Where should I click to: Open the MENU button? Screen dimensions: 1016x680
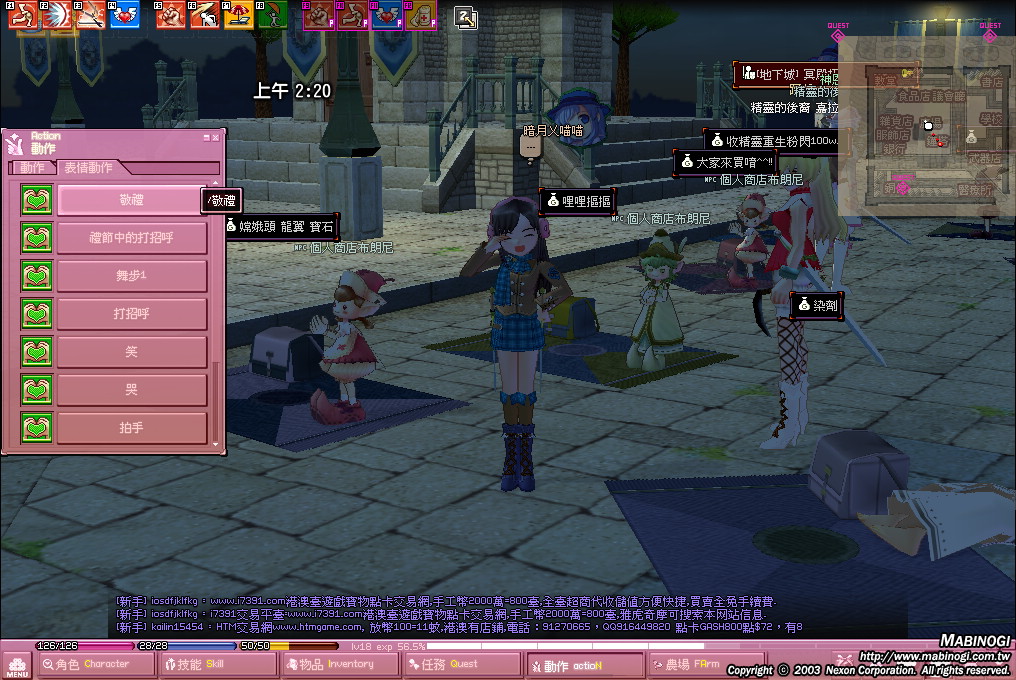(x=17, y=665)
